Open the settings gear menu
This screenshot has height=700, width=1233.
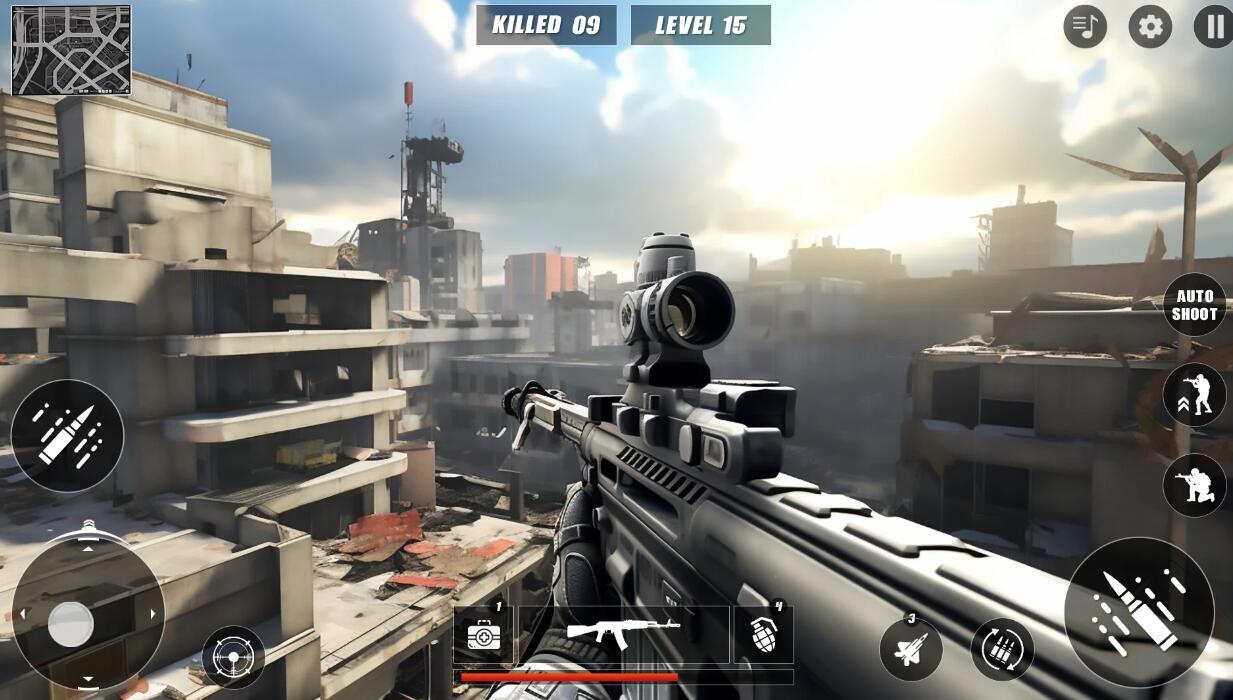coord(1150,27)
